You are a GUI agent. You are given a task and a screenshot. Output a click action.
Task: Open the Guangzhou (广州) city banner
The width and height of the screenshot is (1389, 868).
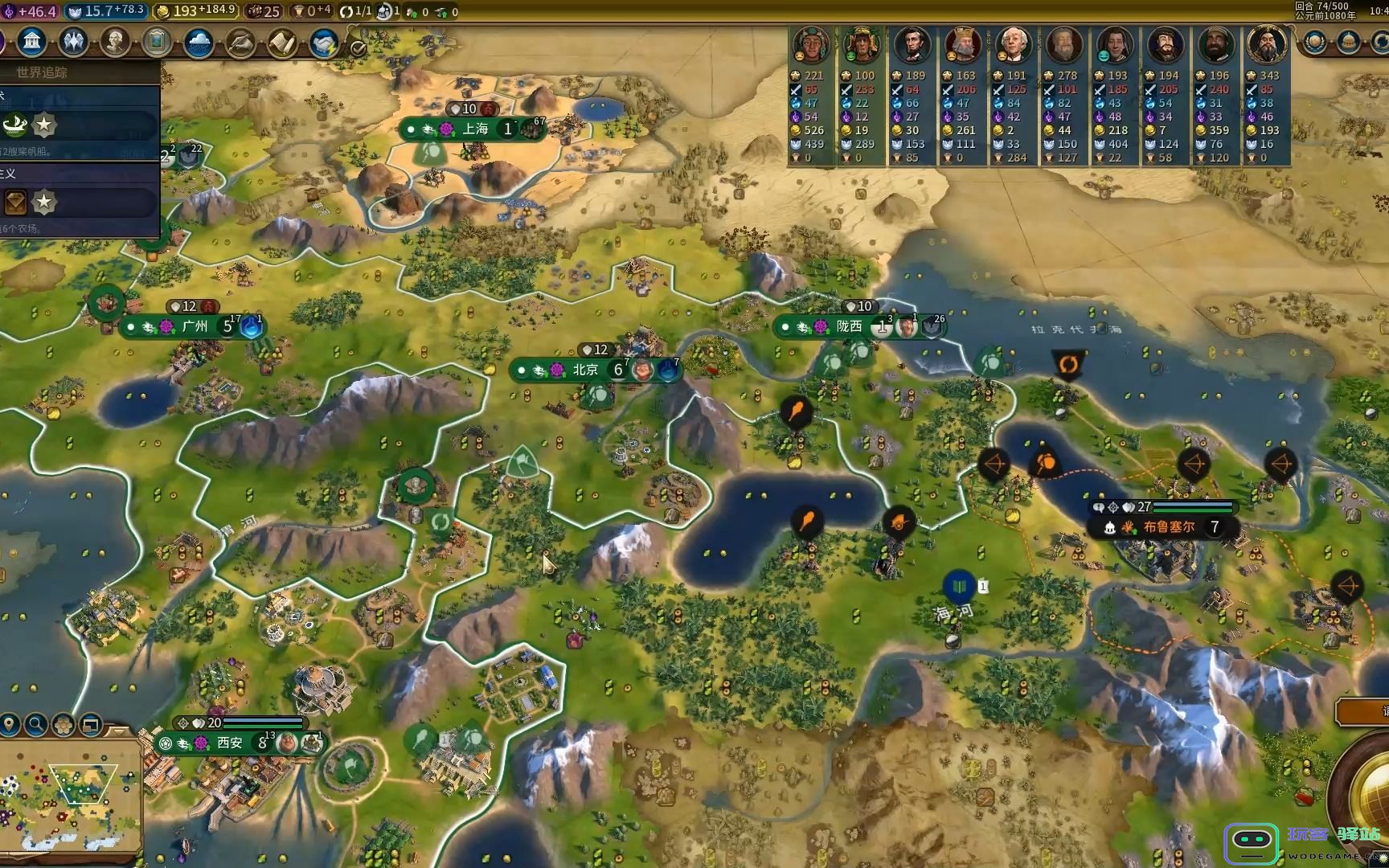[195, 326]
